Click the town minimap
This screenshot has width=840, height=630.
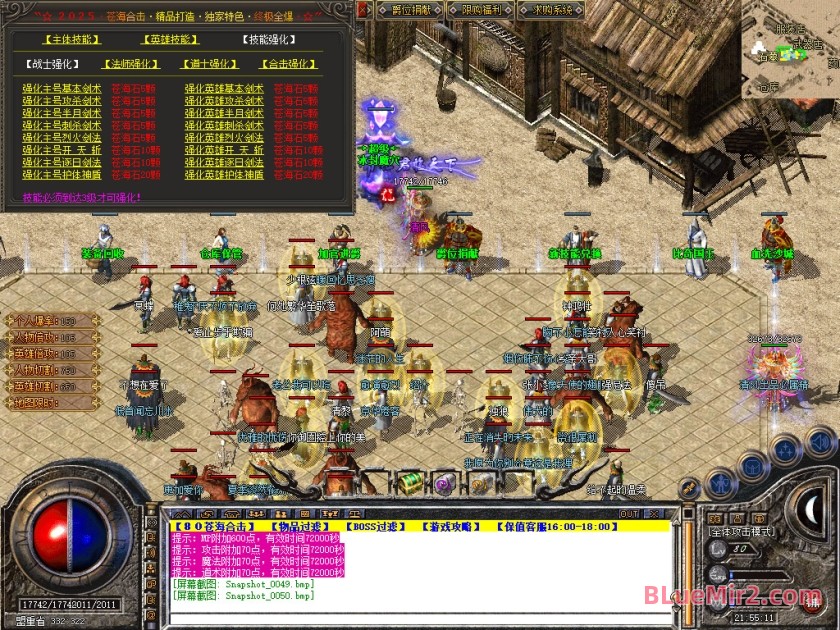(x=783, y=55)
